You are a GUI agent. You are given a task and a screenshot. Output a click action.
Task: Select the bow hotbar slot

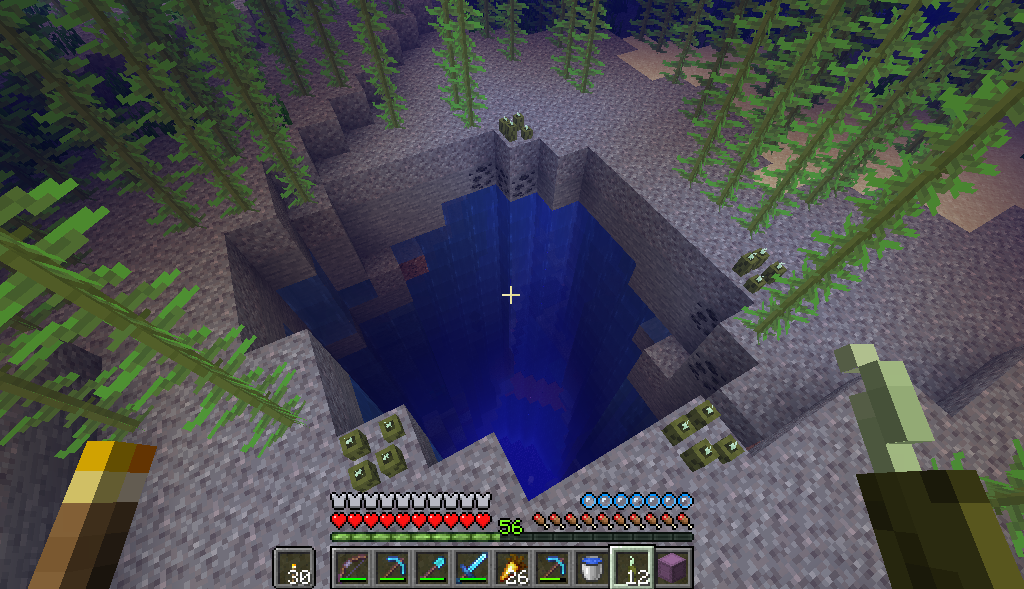pyautogui.click(x=351, y=568)
